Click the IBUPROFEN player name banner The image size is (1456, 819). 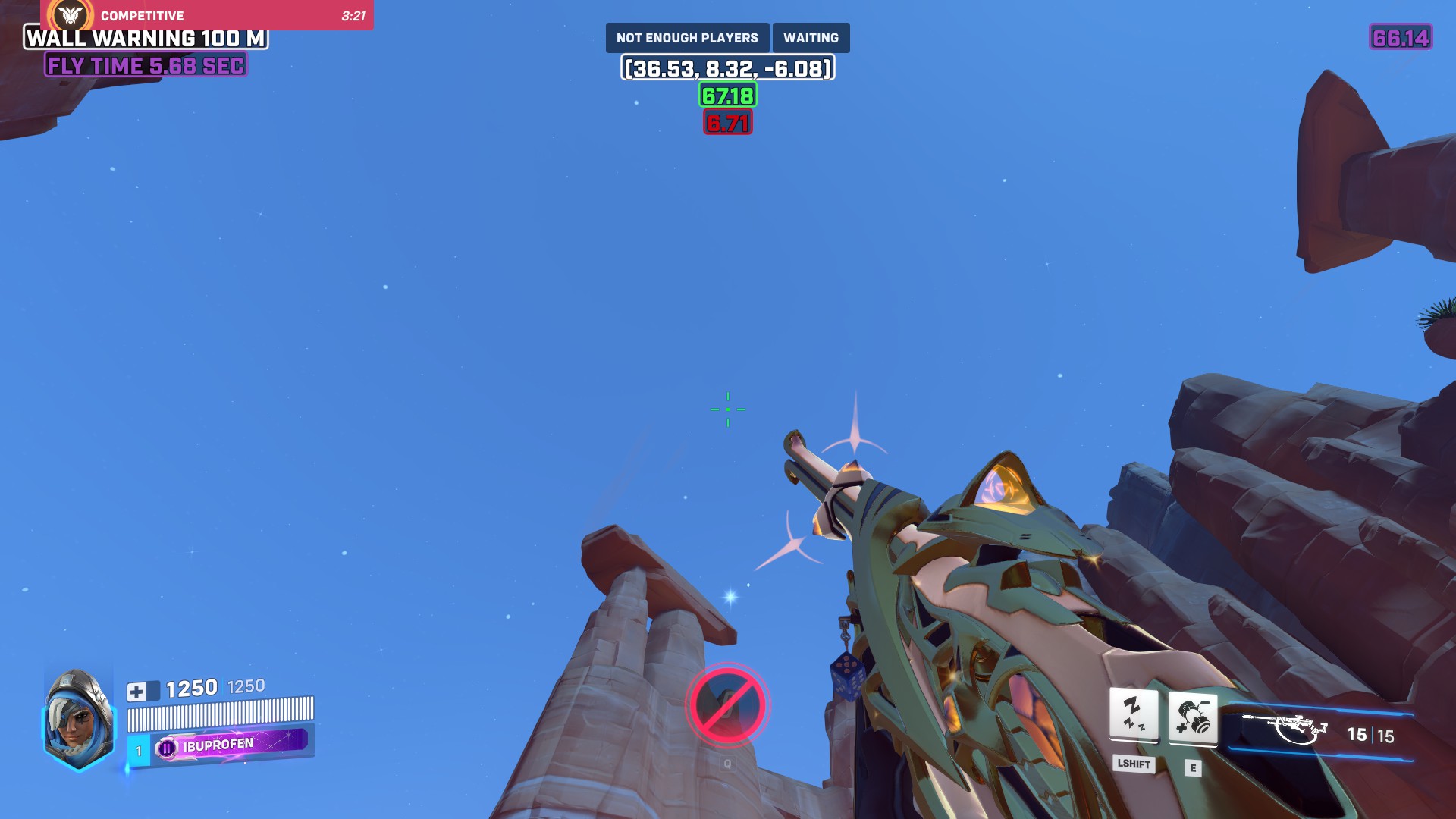(x=231, y=745)
